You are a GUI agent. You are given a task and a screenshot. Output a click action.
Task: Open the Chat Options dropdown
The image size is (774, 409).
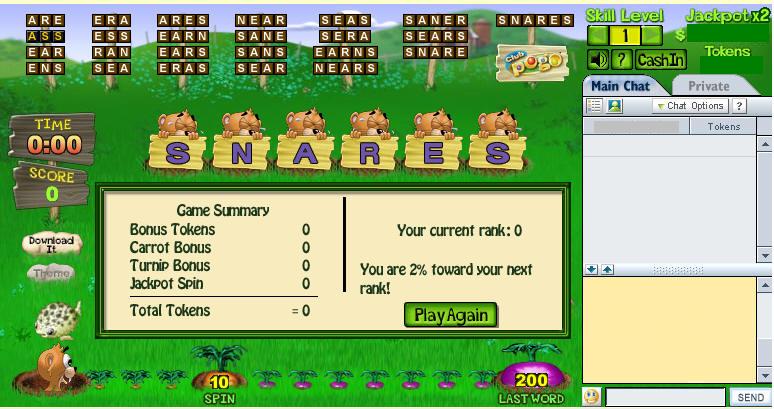point(690,106)
